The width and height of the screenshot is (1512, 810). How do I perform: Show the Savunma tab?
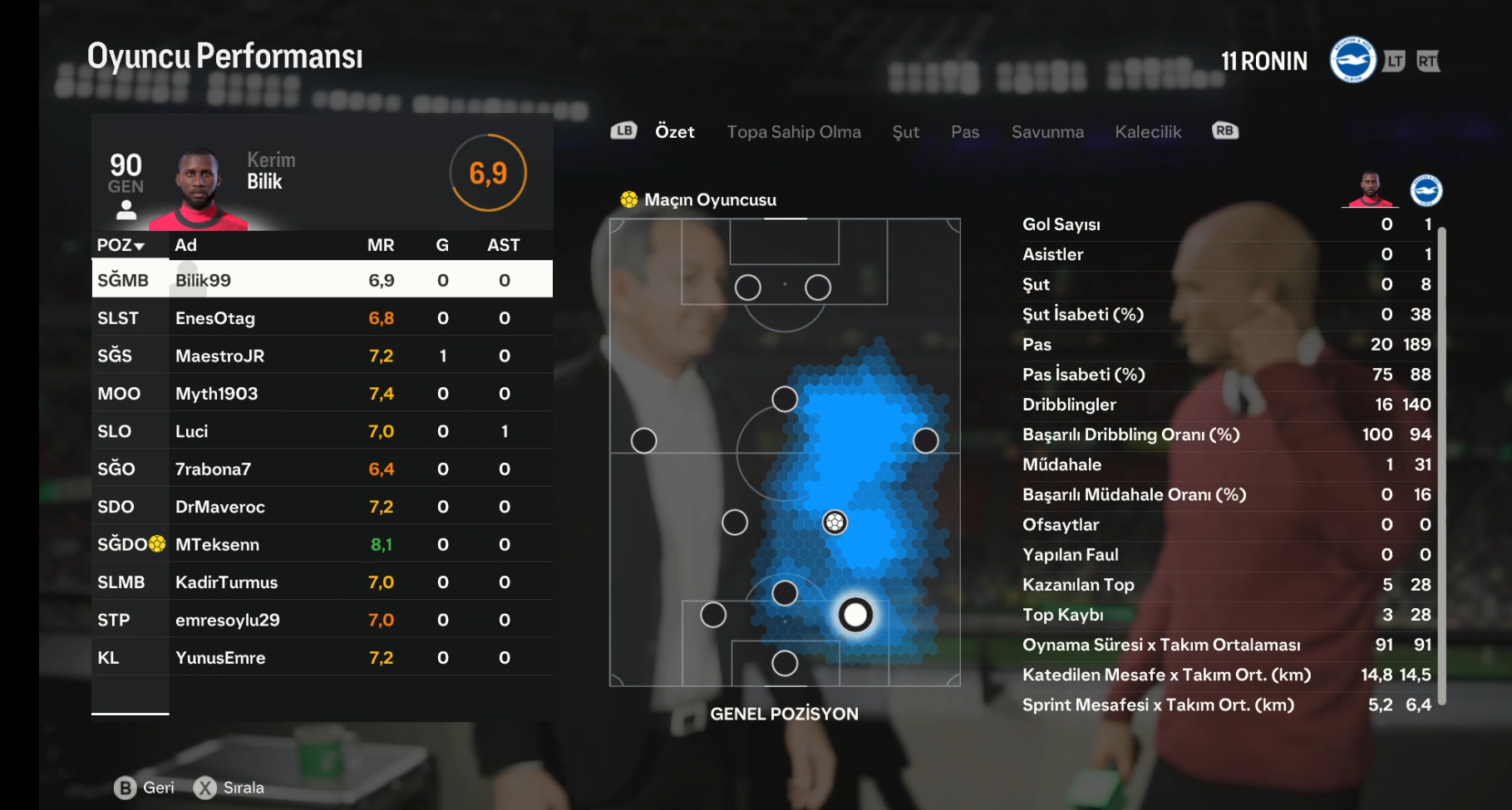pos(1047,132)
